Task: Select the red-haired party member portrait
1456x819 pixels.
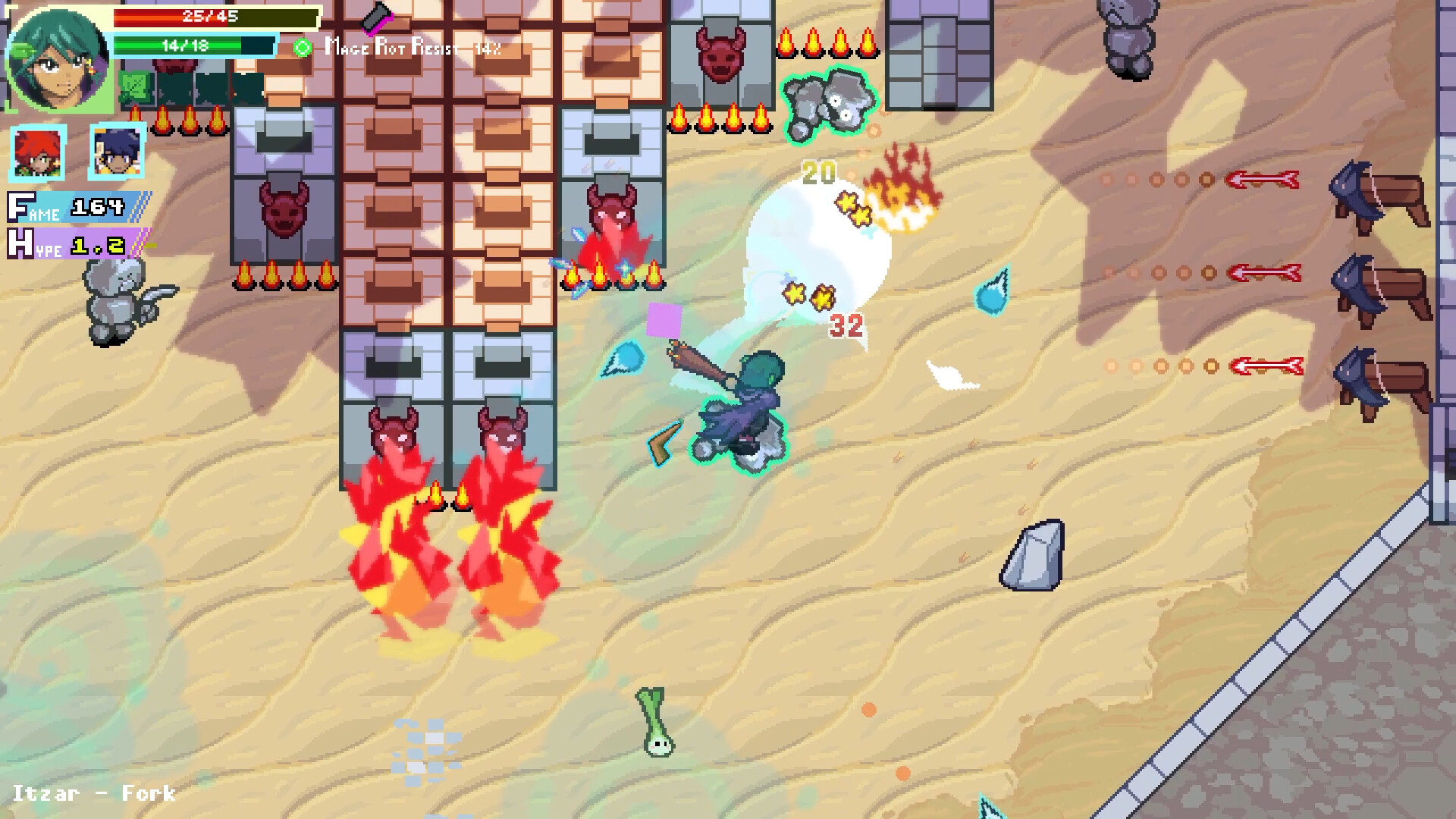Action: point(36,154)
